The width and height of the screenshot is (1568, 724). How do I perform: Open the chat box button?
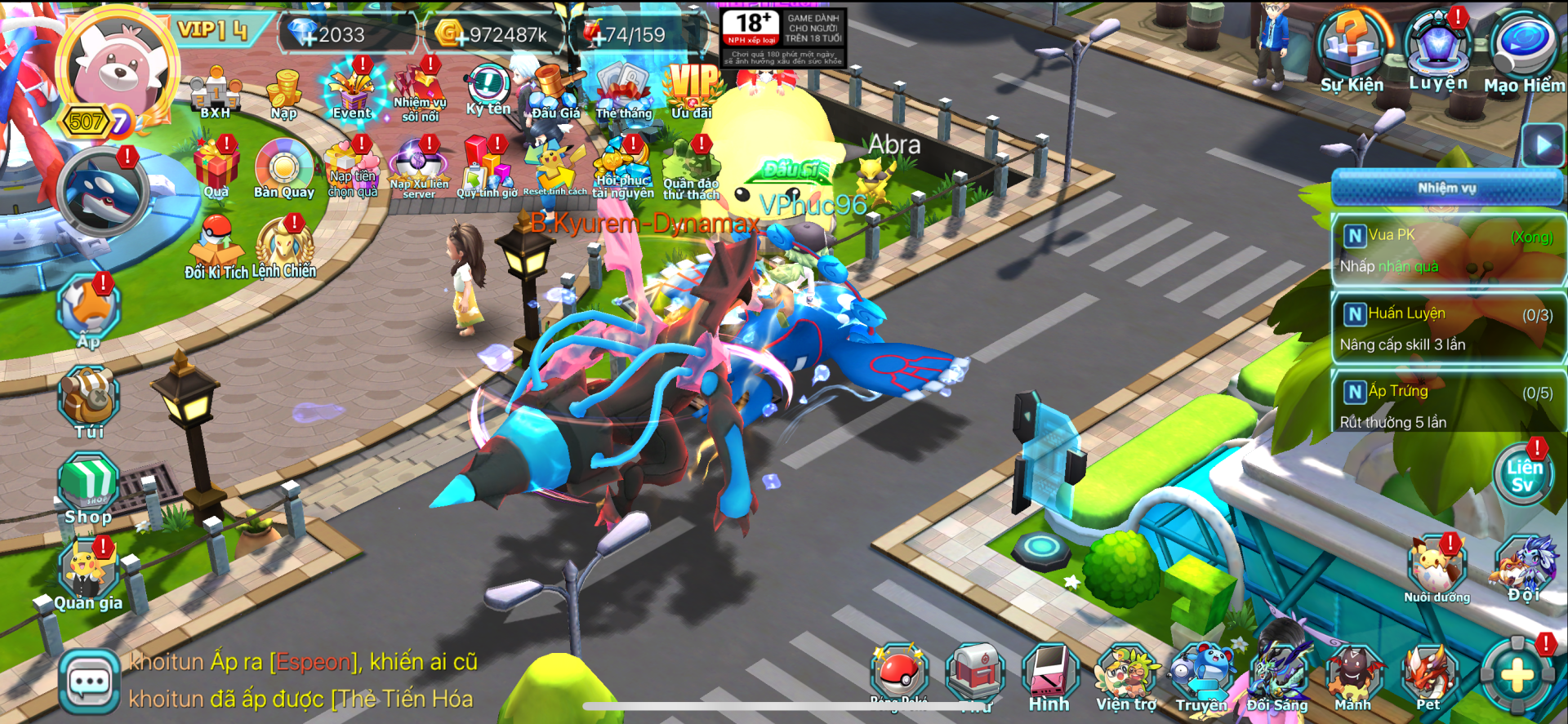(x=89, y=682)
